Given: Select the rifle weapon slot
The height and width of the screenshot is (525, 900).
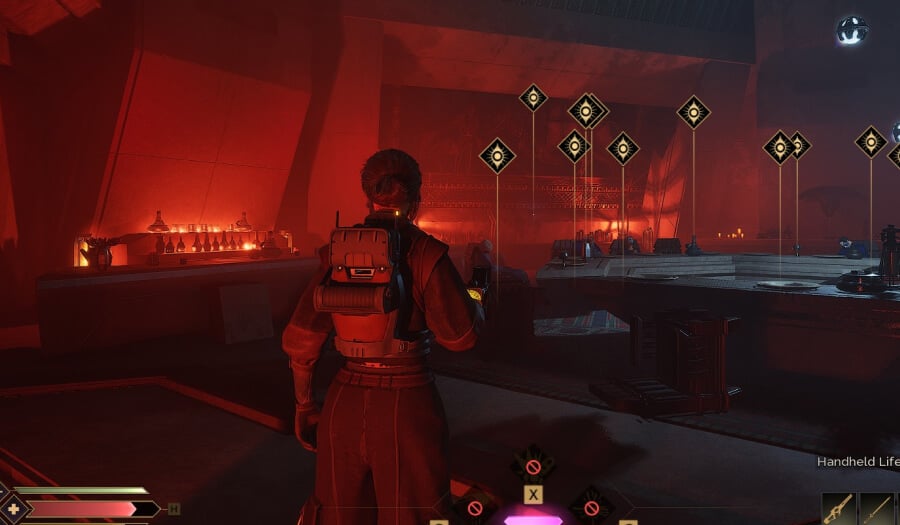Looking at the screenshot, I should (837, 509).
